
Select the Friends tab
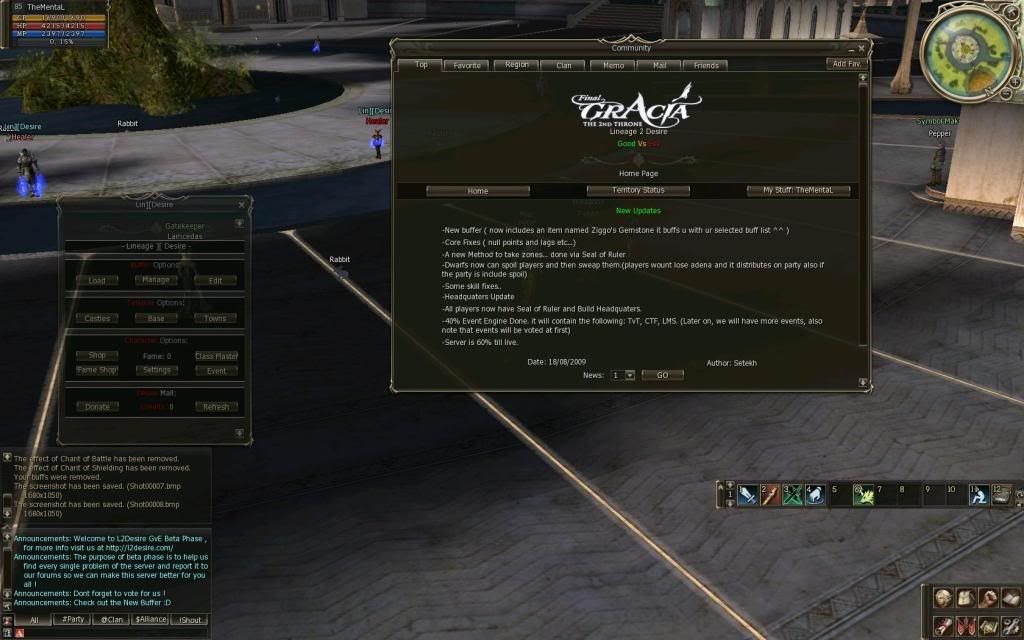pos(706,65)
